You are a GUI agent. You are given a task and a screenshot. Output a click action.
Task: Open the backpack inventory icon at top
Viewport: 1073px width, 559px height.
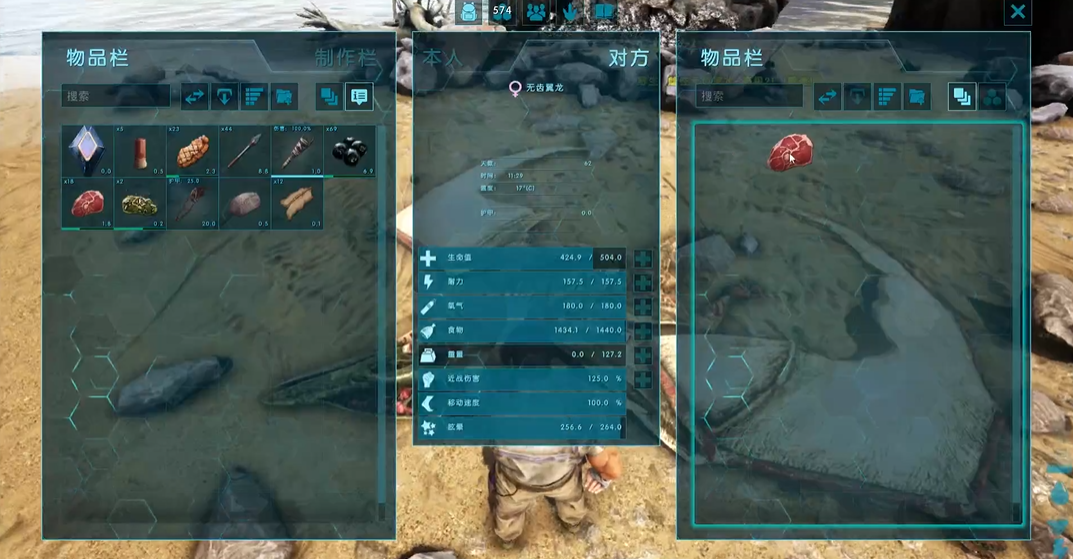[x=469, y=12]
